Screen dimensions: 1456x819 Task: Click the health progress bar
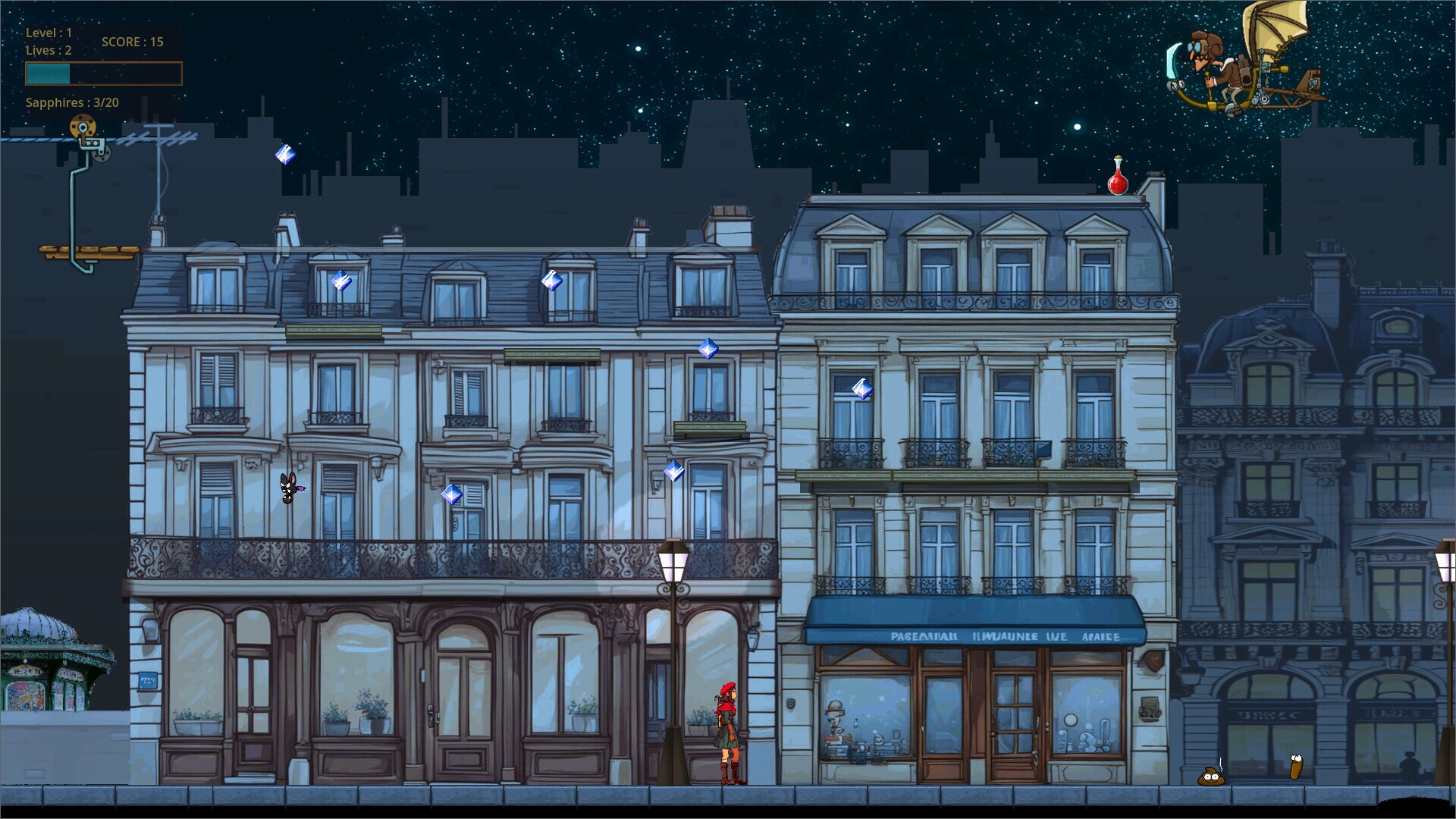(102, 73)
